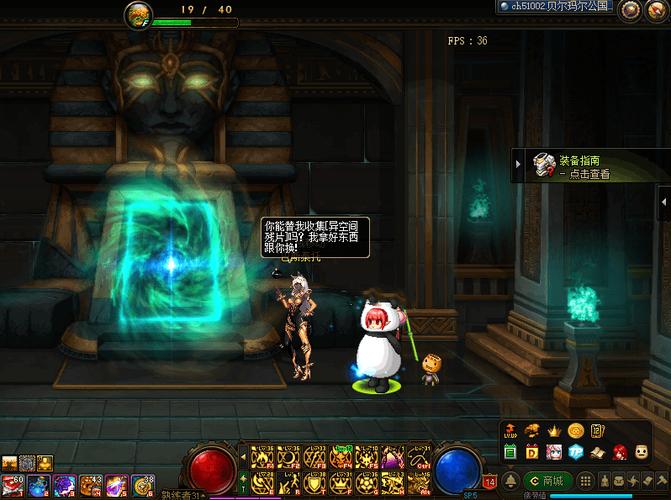Viewport: 671px width, 500px height.
Task: Click the bell notification icon
Action: pyautogui.click(x=510, y=481)
